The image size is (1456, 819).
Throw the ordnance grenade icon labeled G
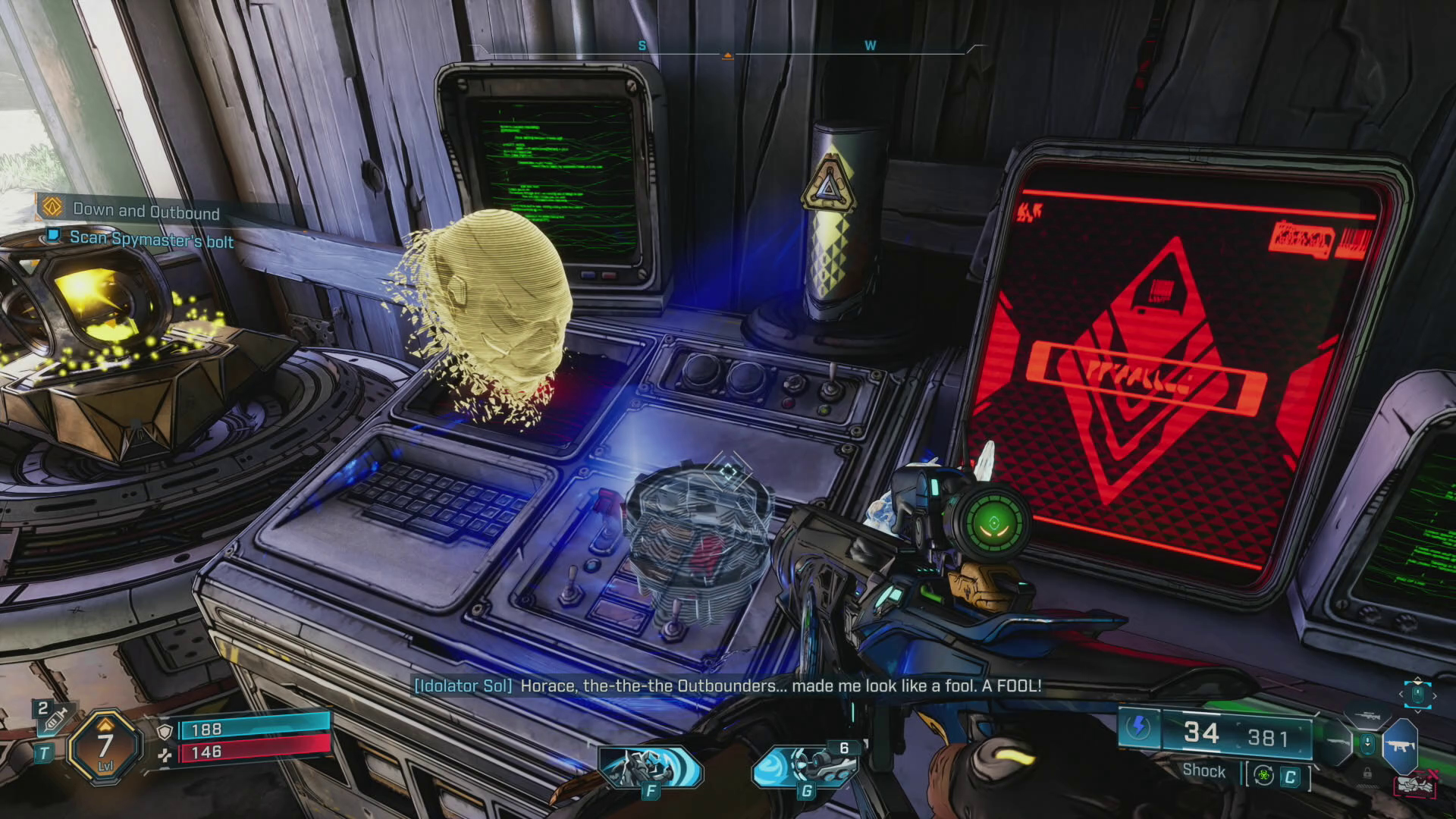pos(806,767)
